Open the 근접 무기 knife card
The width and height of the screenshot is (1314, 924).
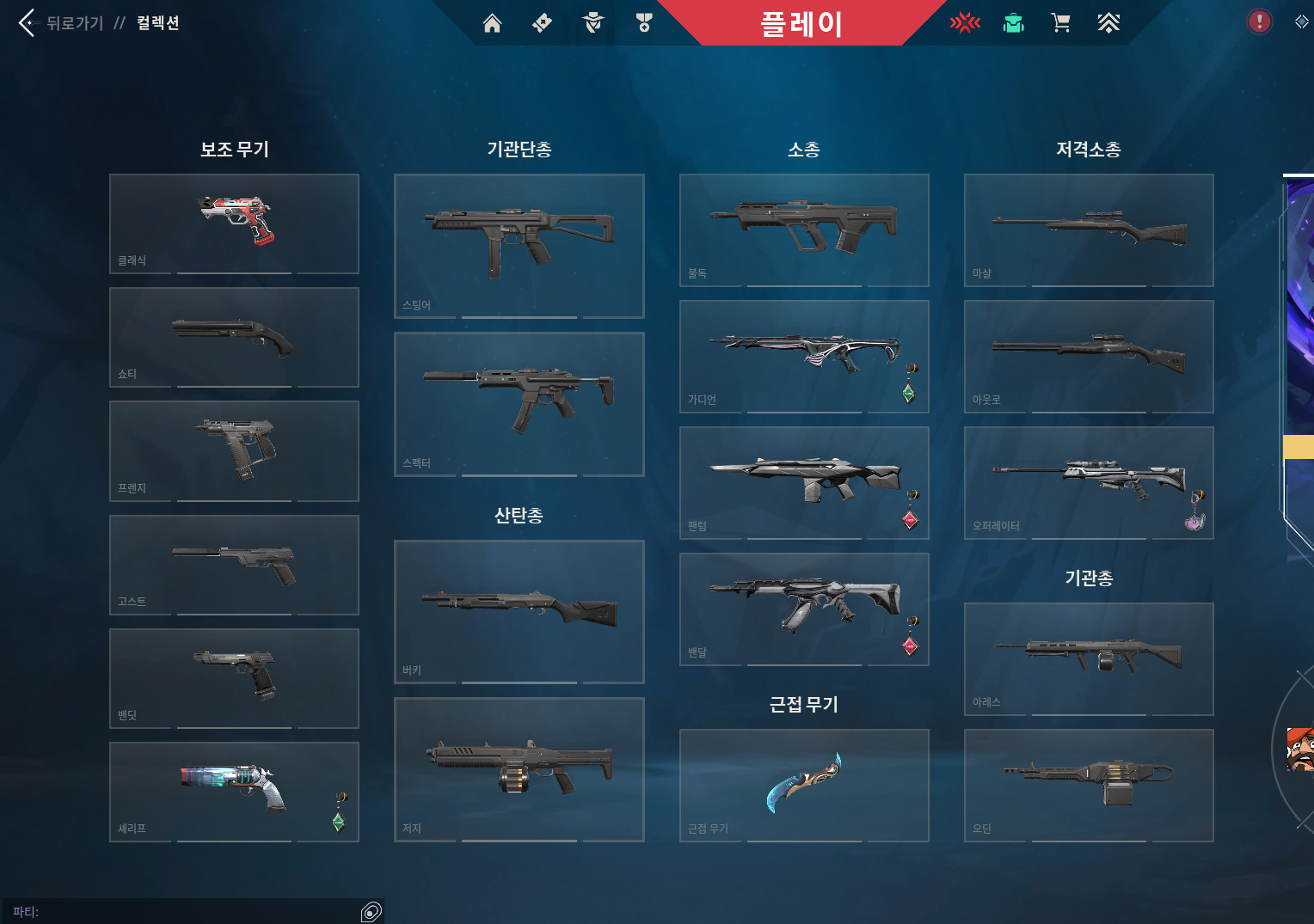click(803, 785)
